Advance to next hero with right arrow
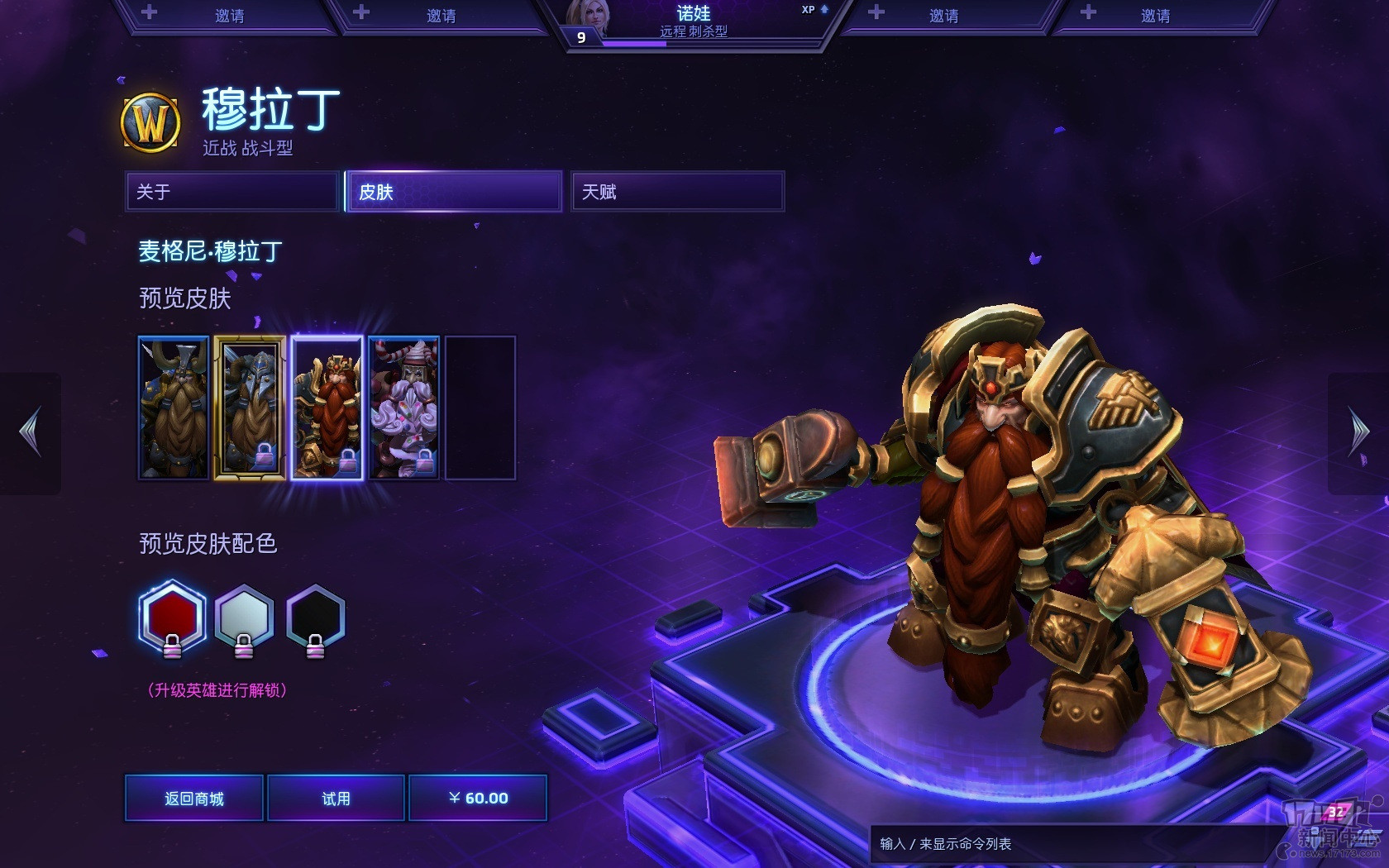 (x=1358, y=432)
